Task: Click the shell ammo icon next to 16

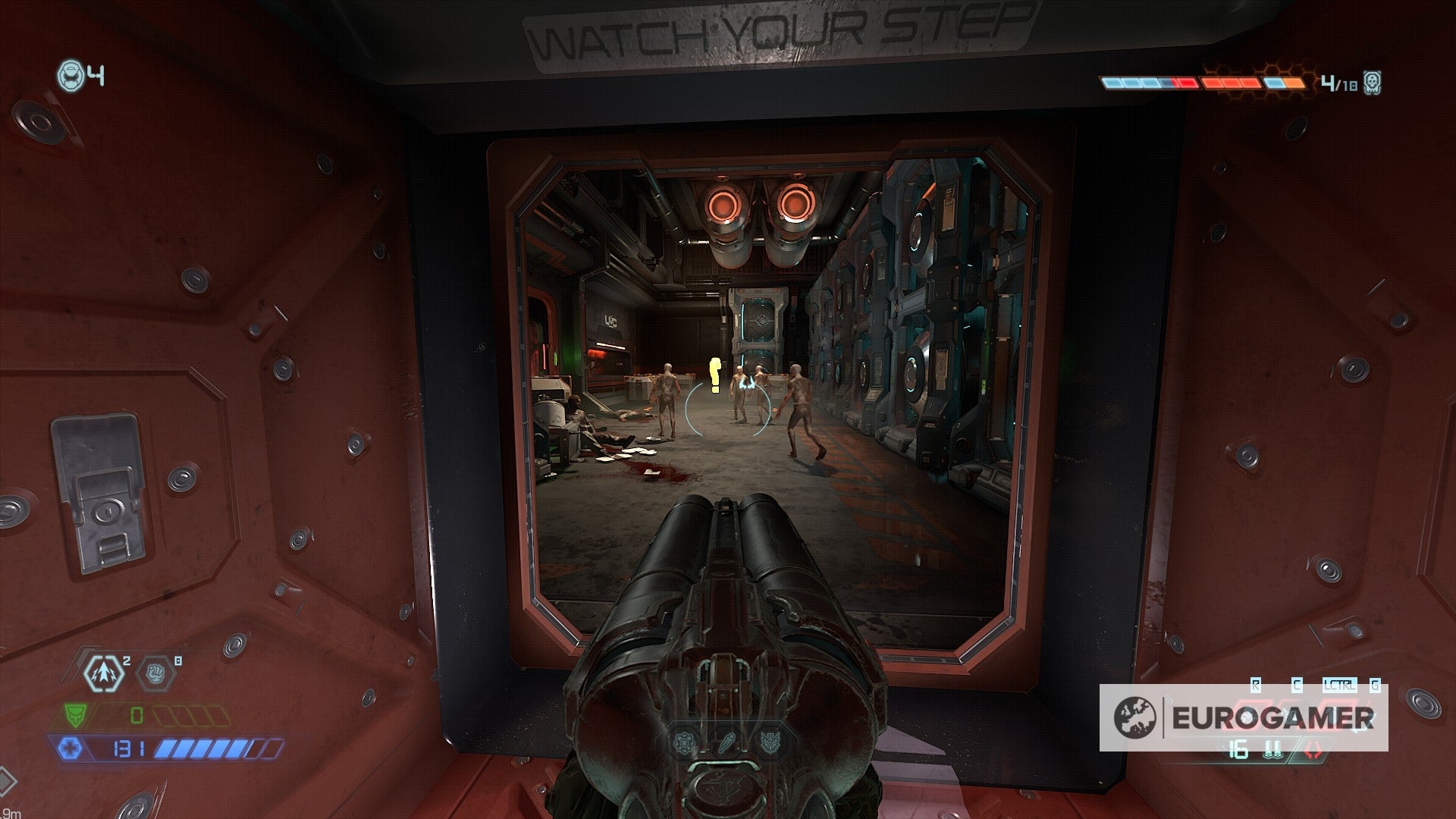Action: (x=1272, y=749)
